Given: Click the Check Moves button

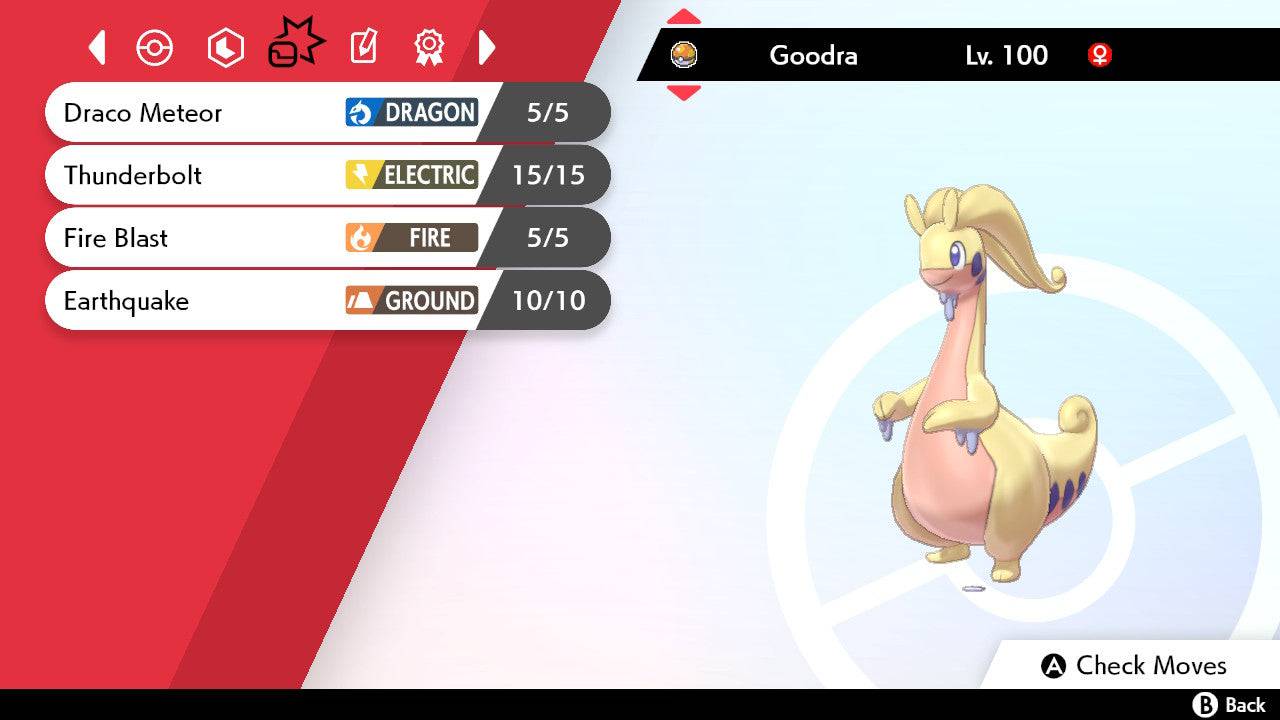Looking at the screenshot, I should (x=1134, y=665).
